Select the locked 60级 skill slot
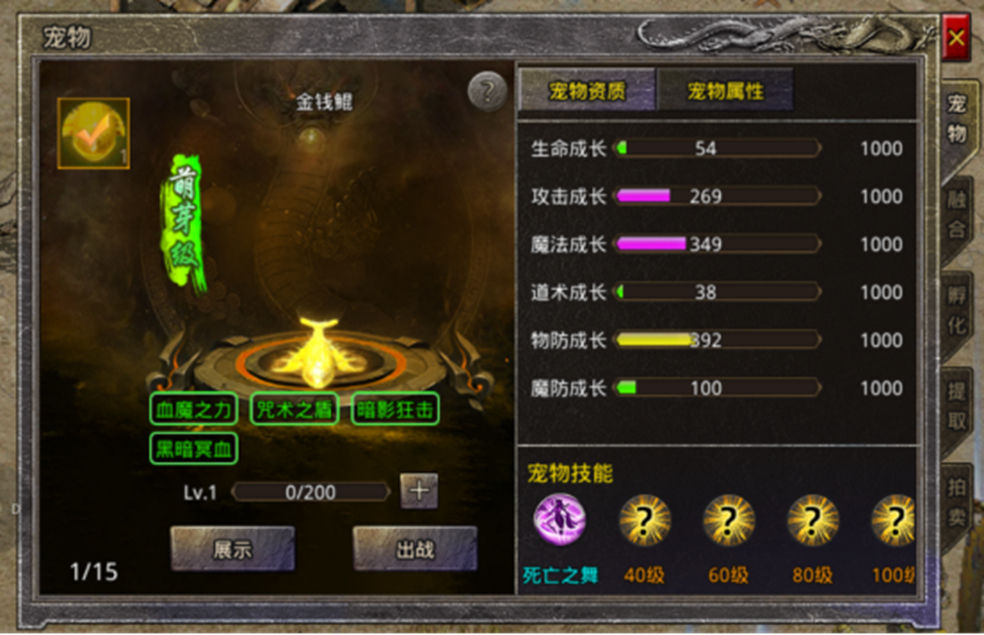This screenshot has height=635, width=984. point(729,520)
